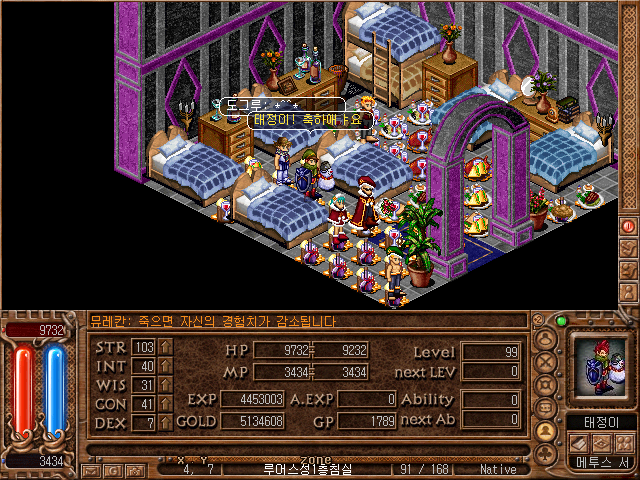The image size is (640, 480).
Task: Raise the STR stat with its arrow
Action: tap(165, 348)
